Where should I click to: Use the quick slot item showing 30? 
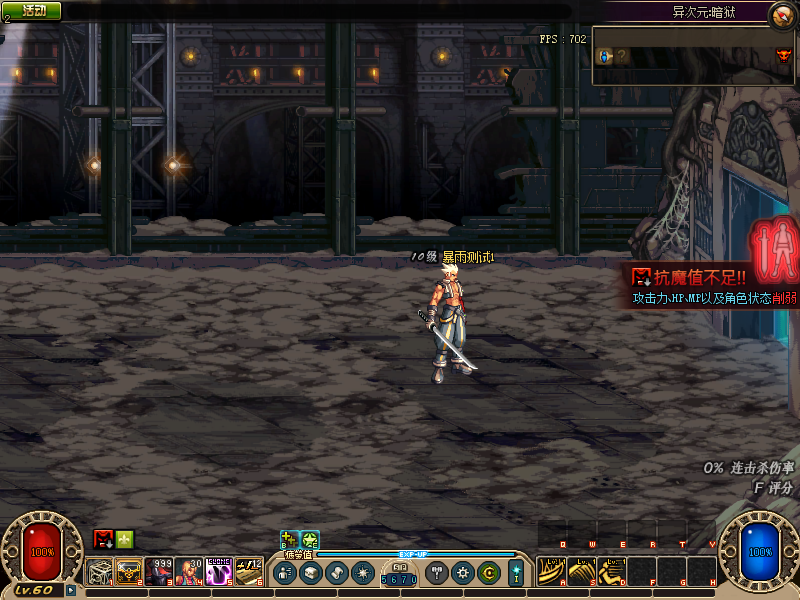point(189,571)
